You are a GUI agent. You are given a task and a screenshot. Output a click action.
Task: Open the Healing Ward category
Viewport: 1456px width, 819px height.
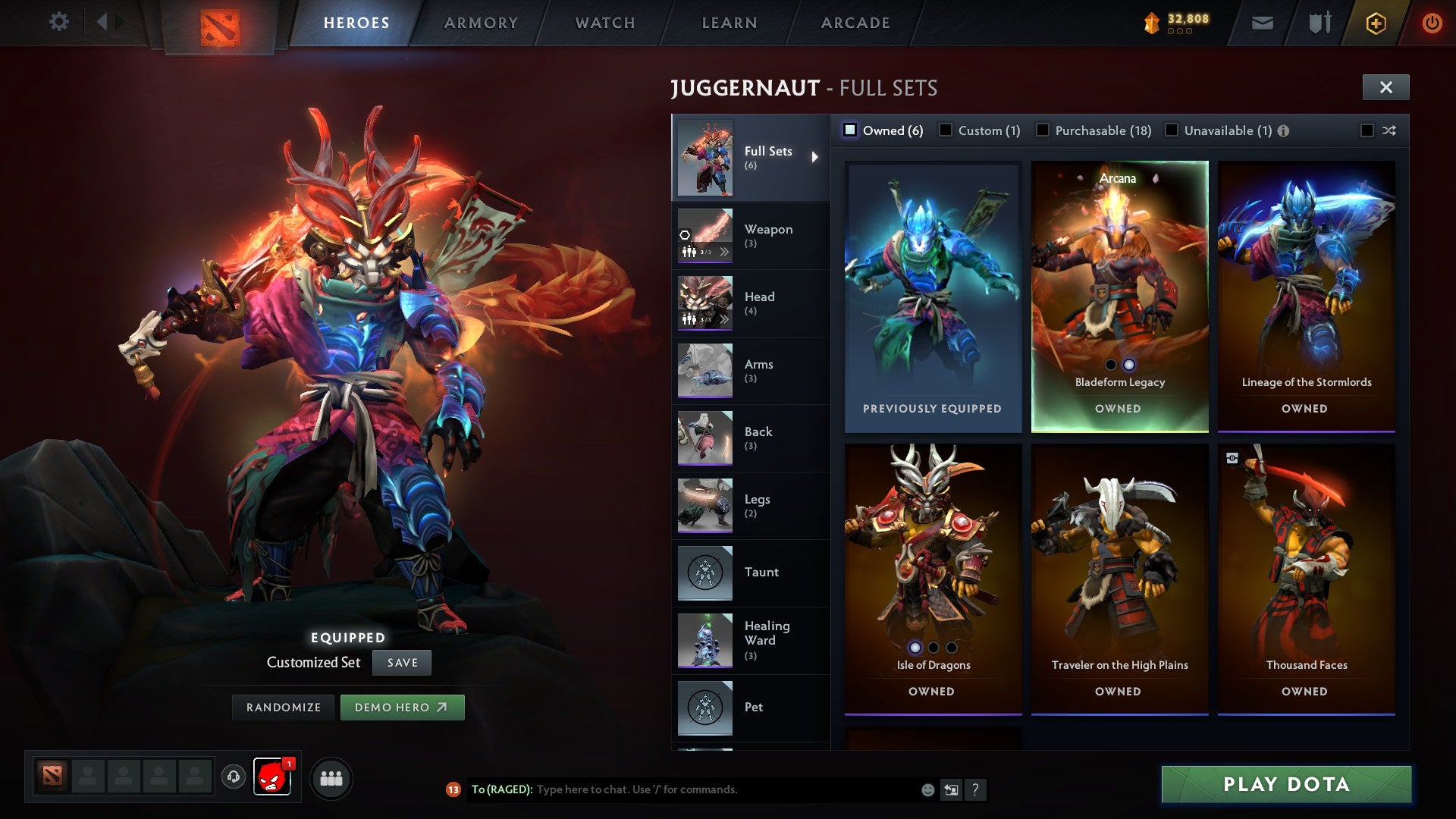[x=750, y=641]
